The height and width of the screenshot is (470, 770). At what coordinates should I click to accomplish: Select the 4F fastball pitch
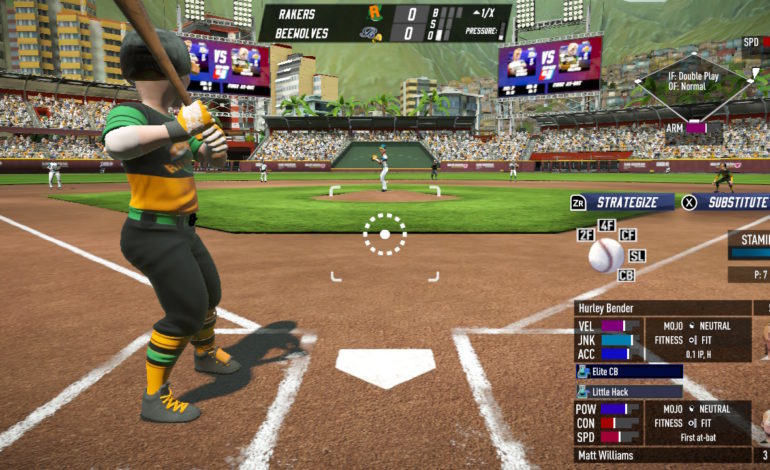click(x=606, y=226)
